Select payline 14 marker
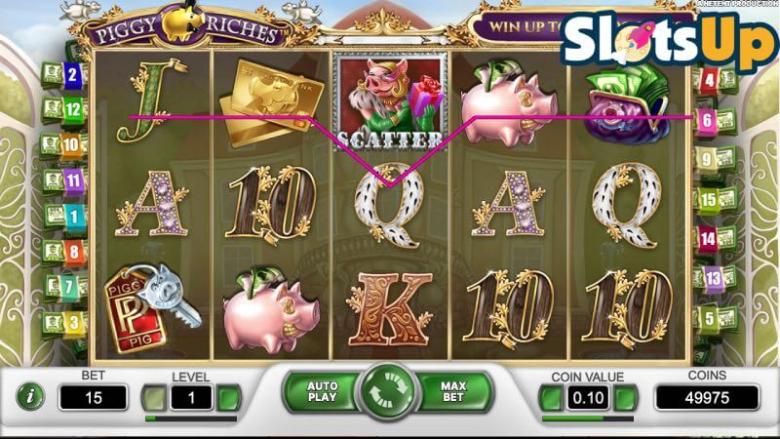780x439 pixels. tap(708, 239)
